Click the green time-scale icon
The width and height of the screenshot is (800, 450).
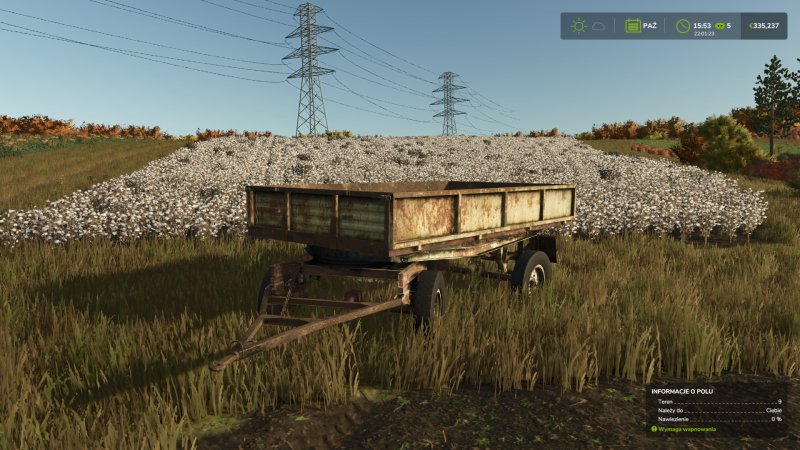click(x=718, y=25)
